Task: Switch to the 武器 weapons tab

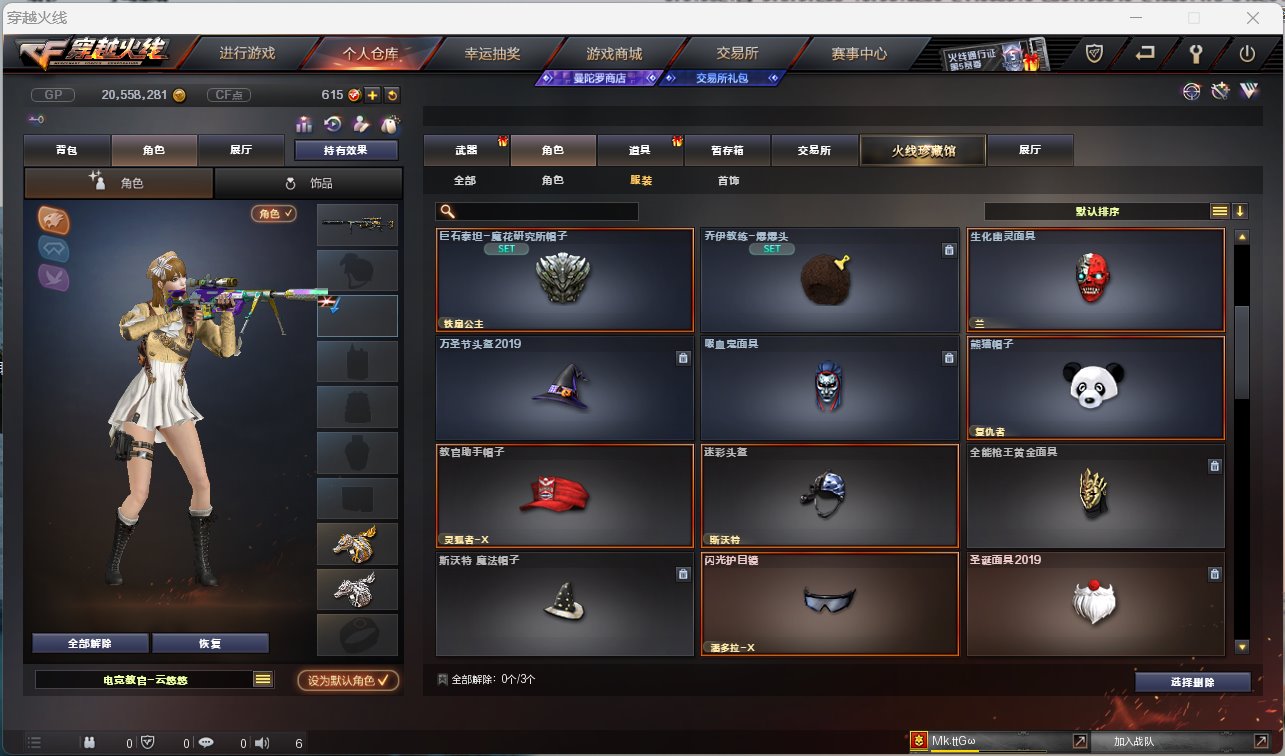Action: click(x=466, y=150)
